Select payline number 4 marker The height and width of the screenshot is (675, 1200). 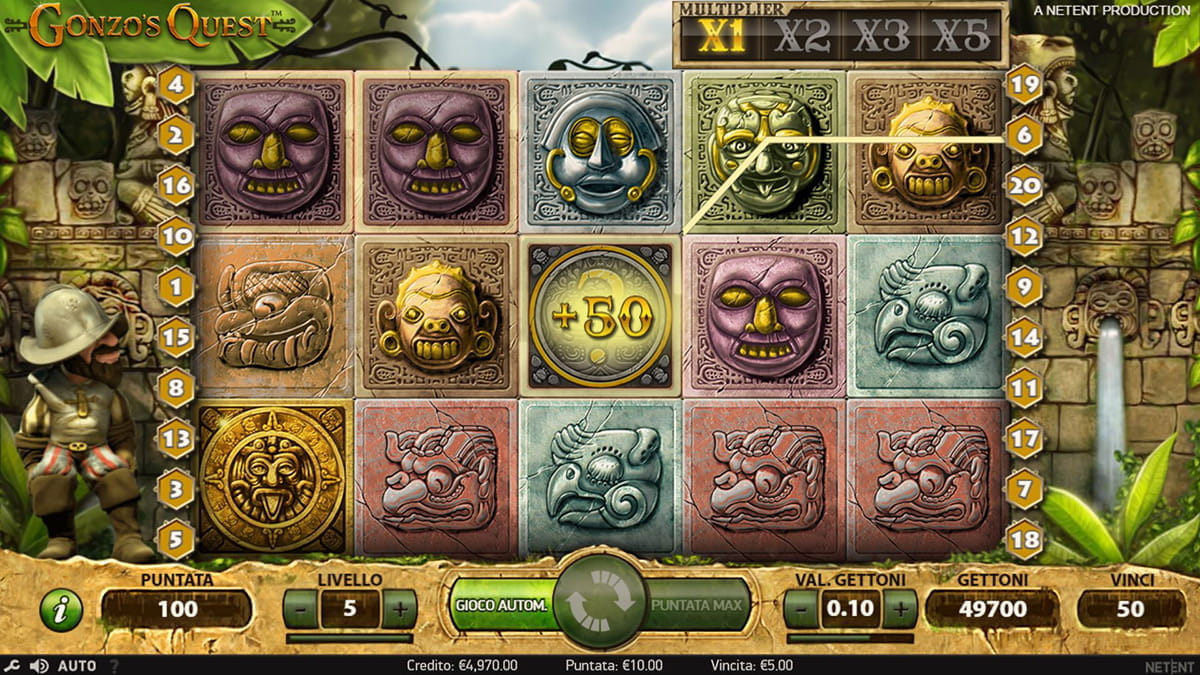point(176,85)
